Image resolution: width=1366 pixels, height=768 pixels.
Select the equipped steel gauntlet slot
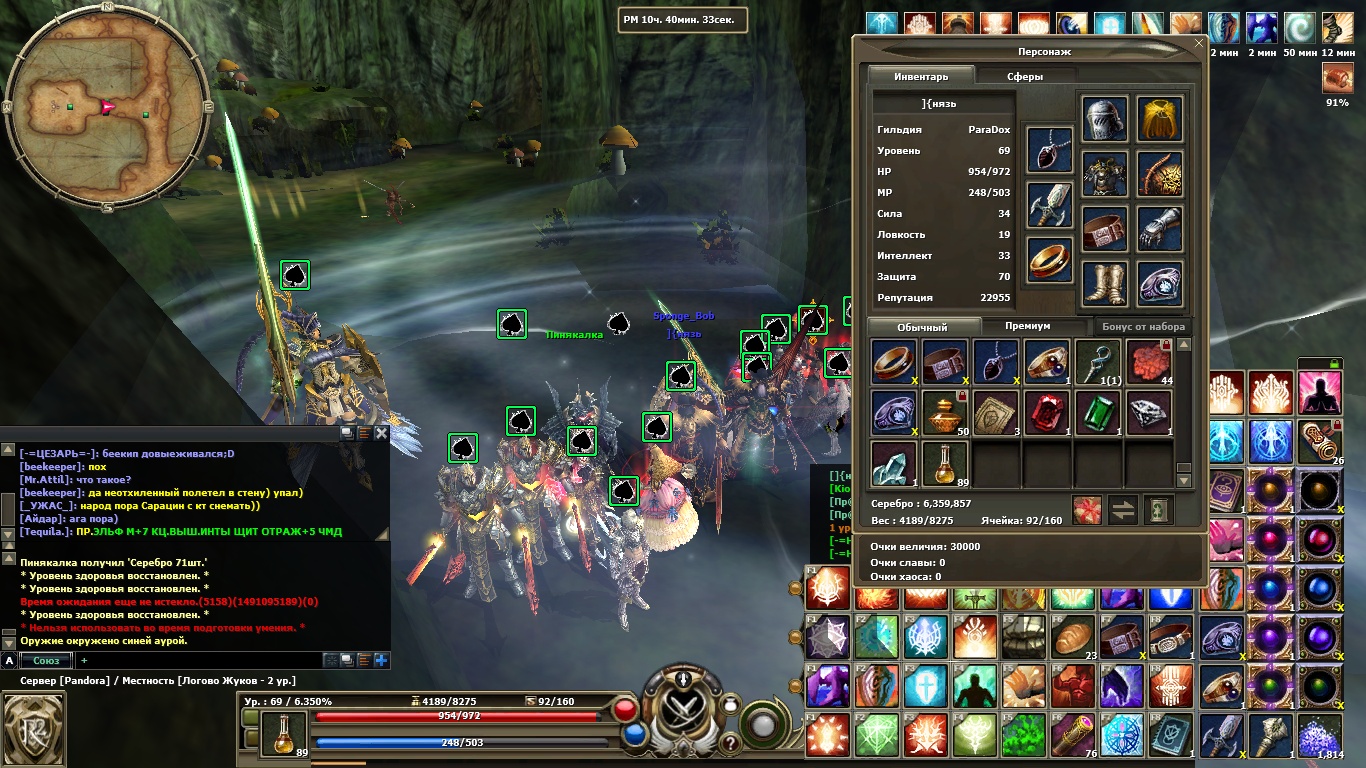1159,229
